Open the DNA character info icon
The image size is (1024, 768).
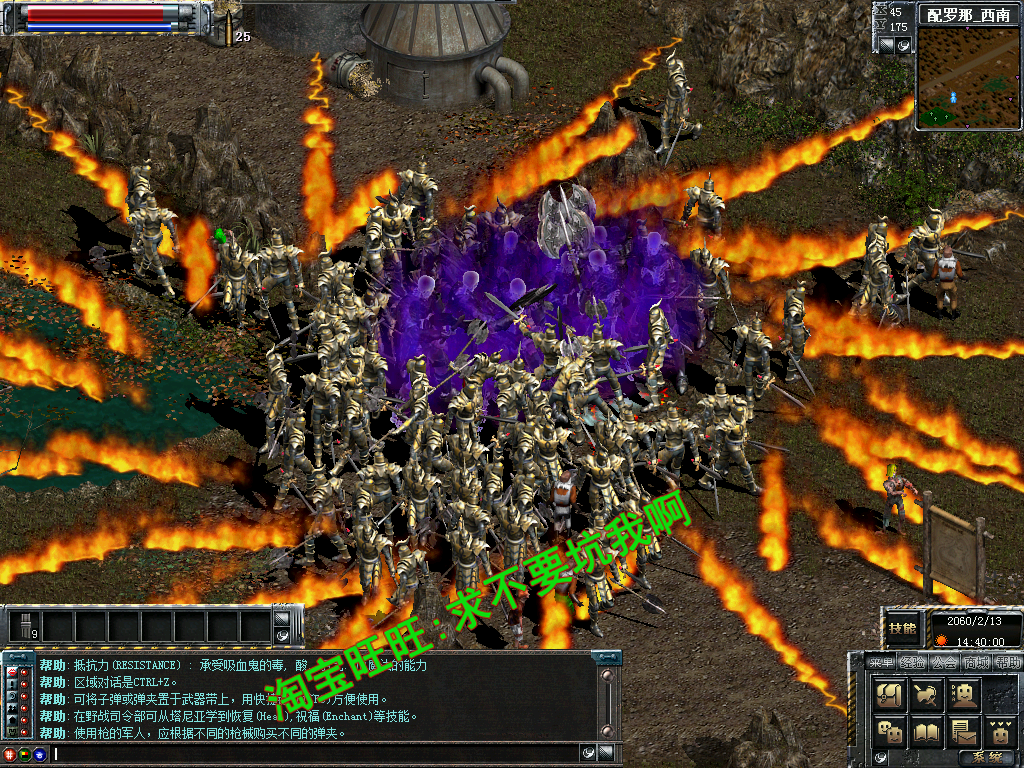pyautogui.click(x=964, y=694)
